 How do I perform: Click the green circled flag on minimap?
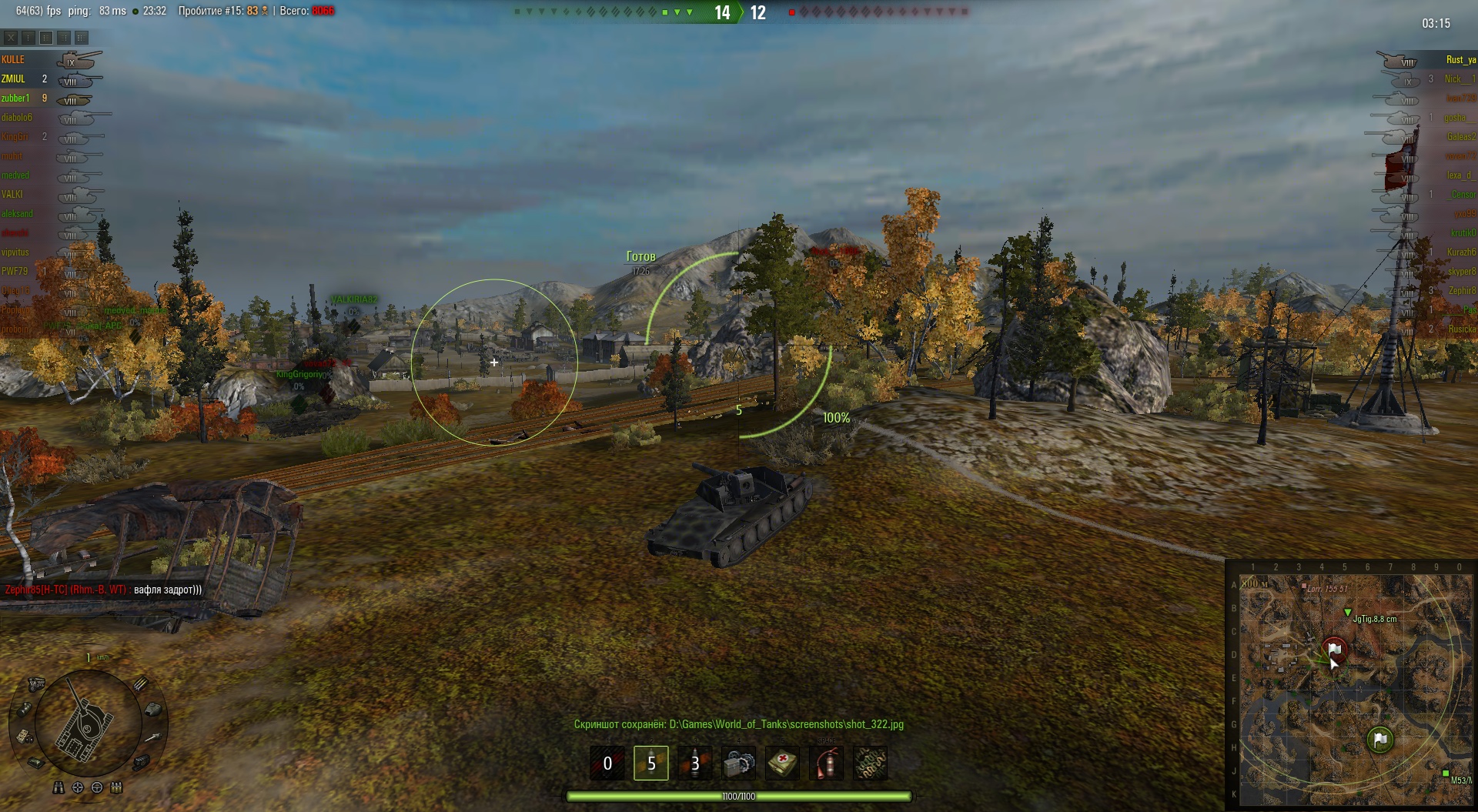(x=1380, y=740)
